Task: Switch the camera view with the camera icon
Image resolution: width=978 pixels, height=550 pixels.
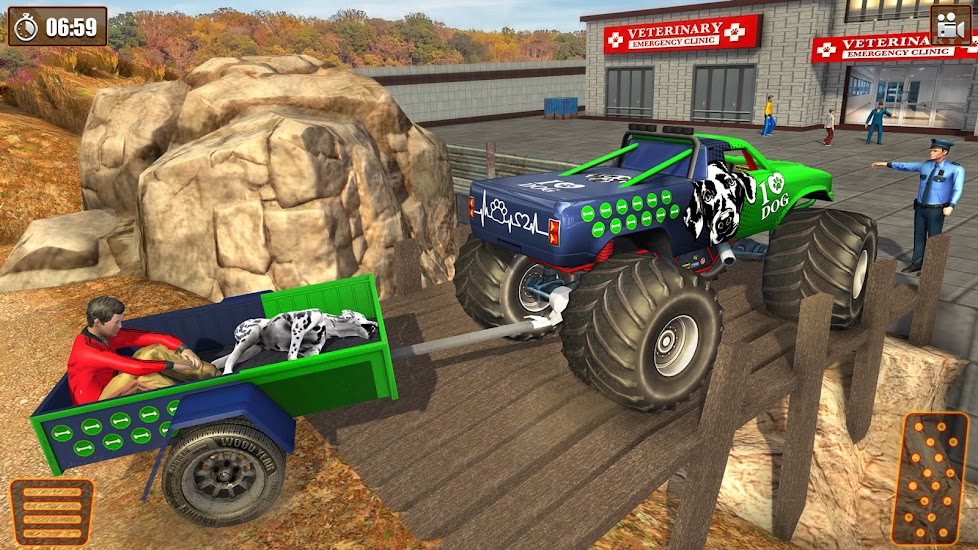Action: point(950,25)
